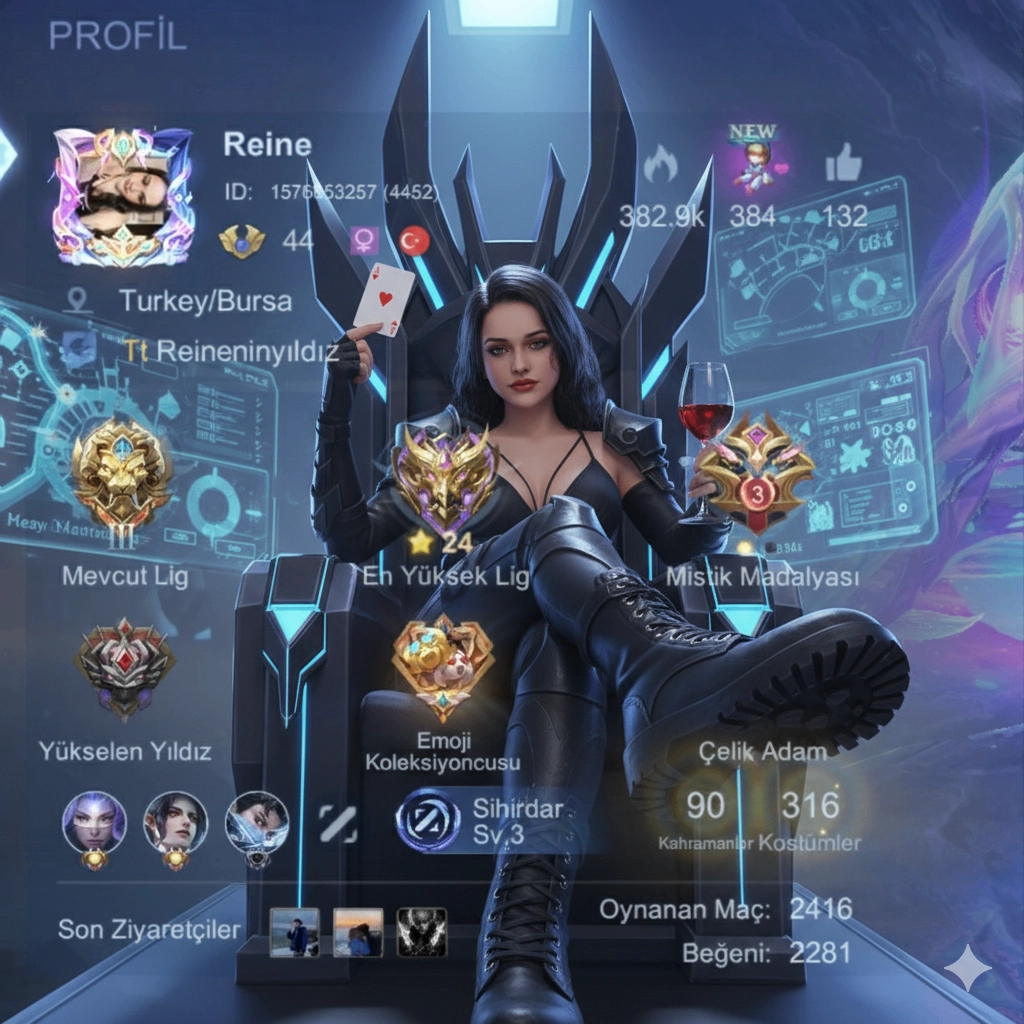Open the first recent visitor thumbnail

(x=295, y=932)
